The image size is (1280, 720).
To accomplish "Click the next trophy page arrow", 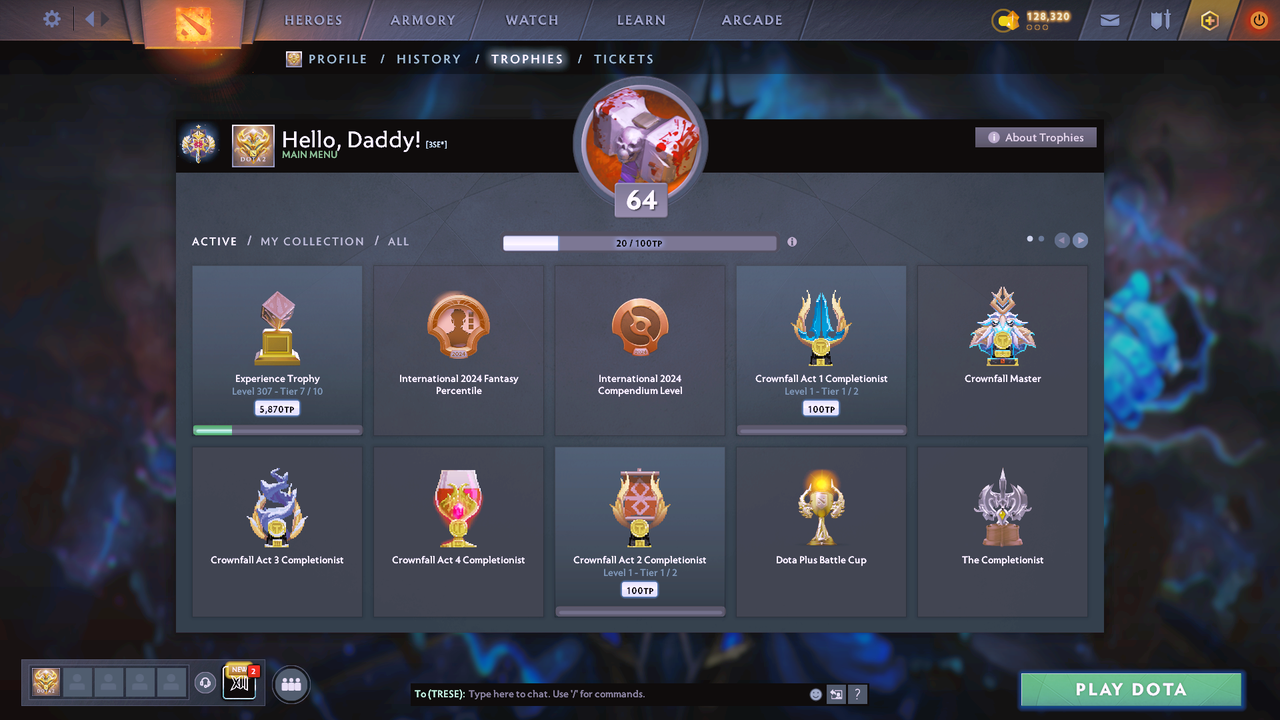I will coord(1080,240).
